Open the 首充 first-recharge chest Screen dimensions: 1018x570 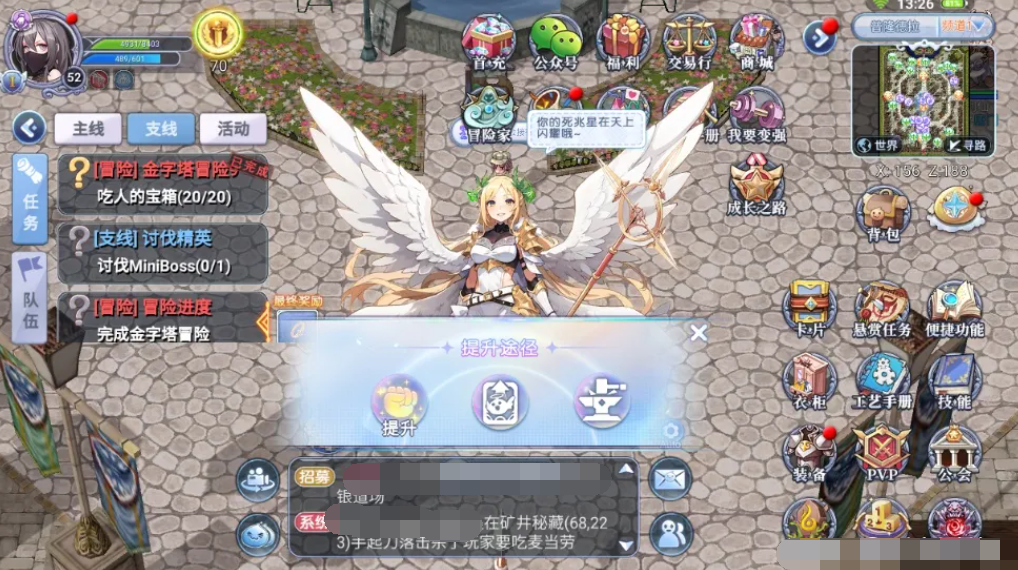pyautogui.click(x=488, y=41)
